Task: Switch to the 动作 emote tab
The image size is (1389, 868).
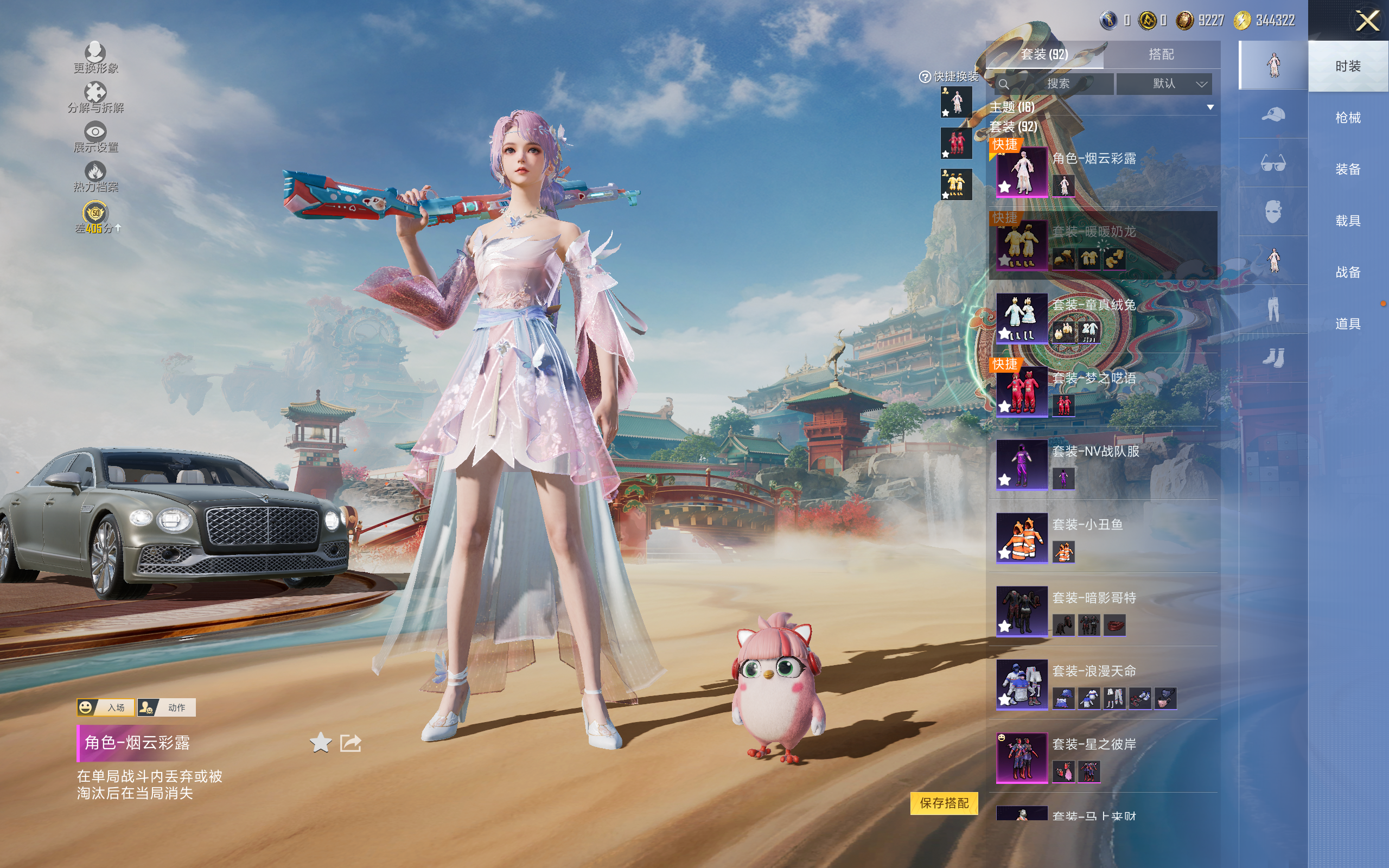Action: 167,707
